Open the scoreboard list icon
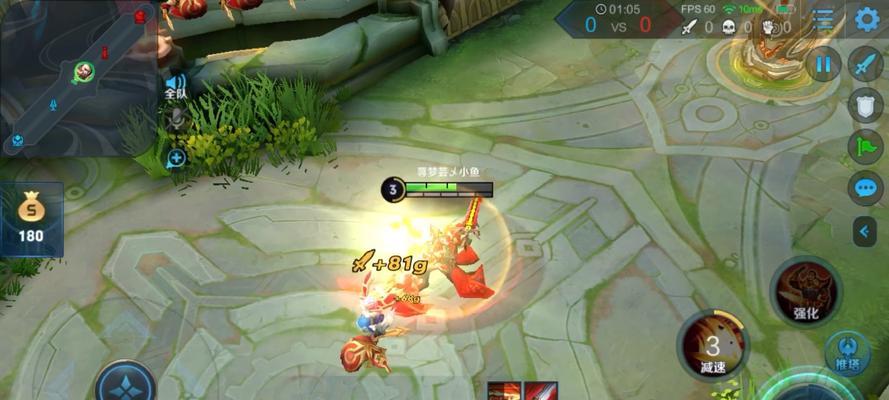Image resolution: width=889 pixels, height=400 pixels. [x=822, y=19]
